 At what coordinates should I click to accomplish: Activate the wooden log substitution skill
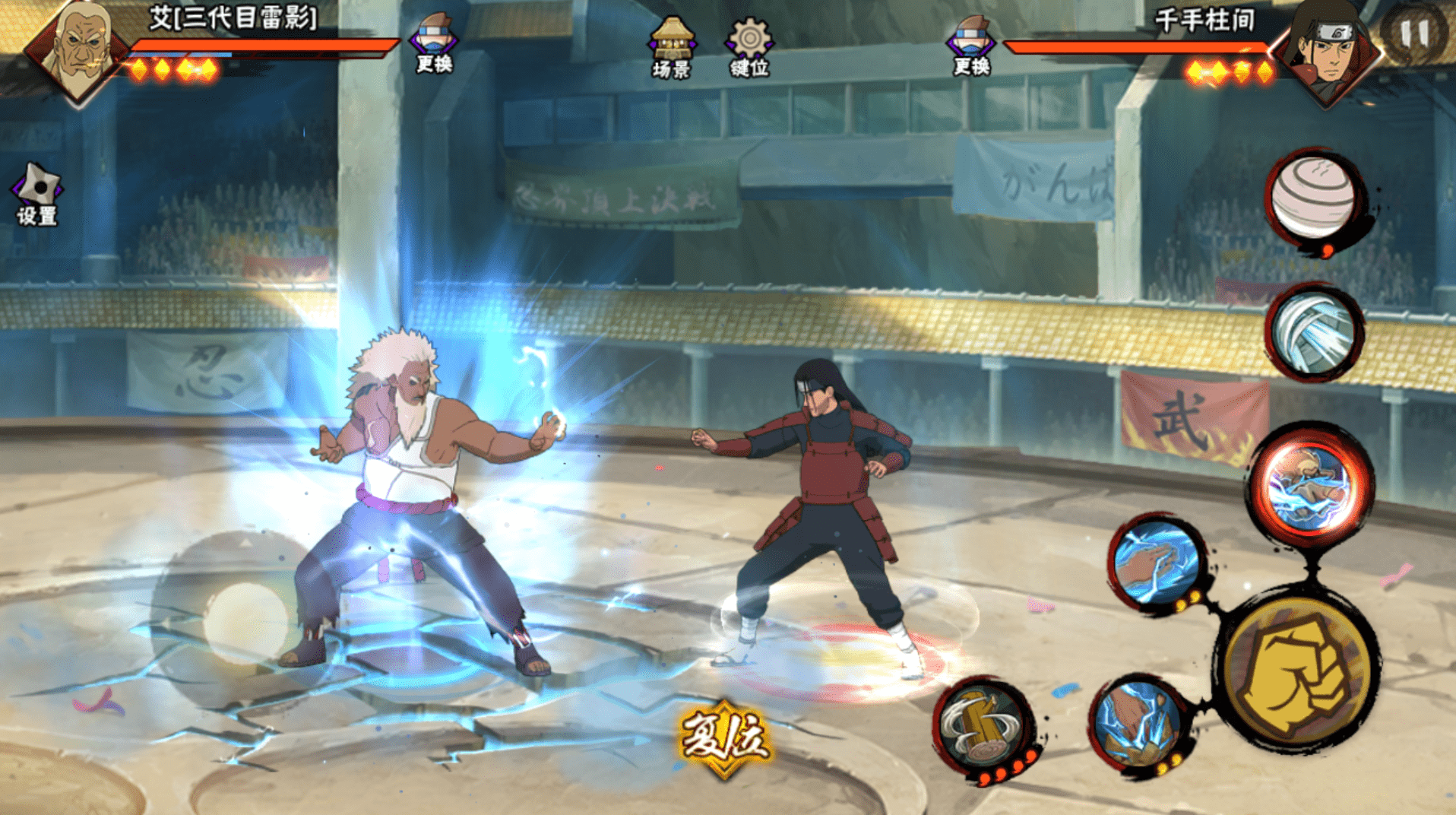point(983,728)
